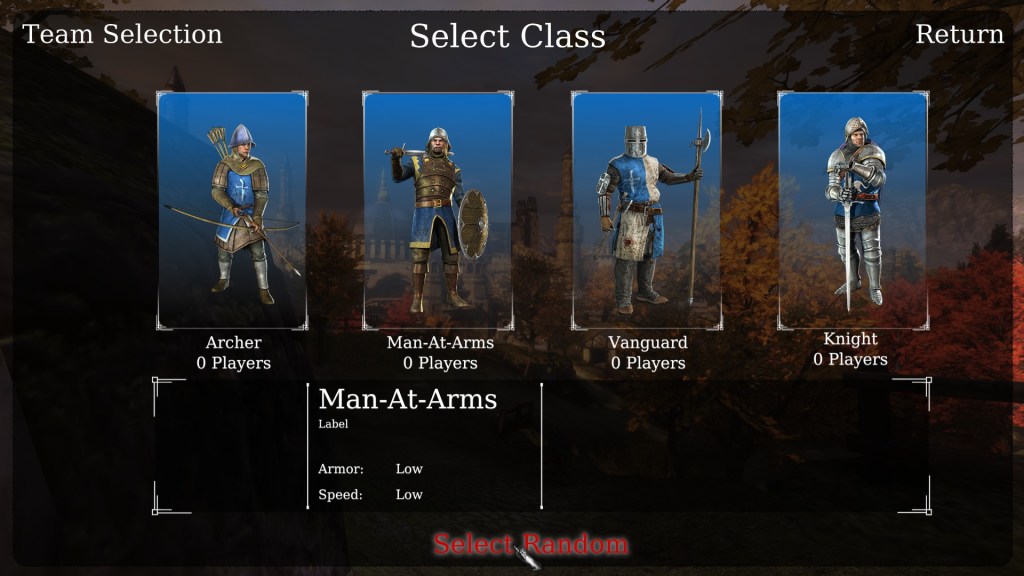The height and width of the screenshot is (576, 1024).
Task: Go back to Team Selection
Action: click(x=122, y=34)
